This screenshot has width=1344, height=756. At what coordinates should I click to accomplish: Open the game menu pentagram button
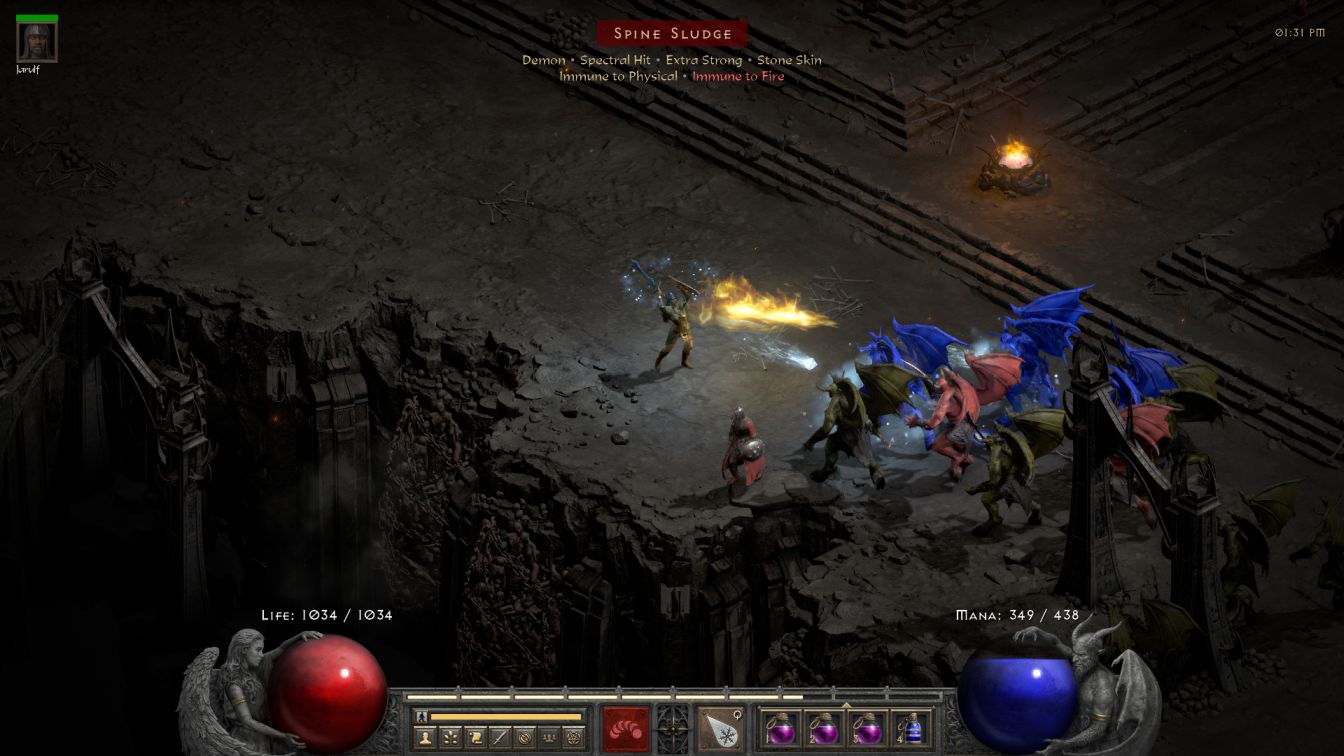(x=573, y=738)
